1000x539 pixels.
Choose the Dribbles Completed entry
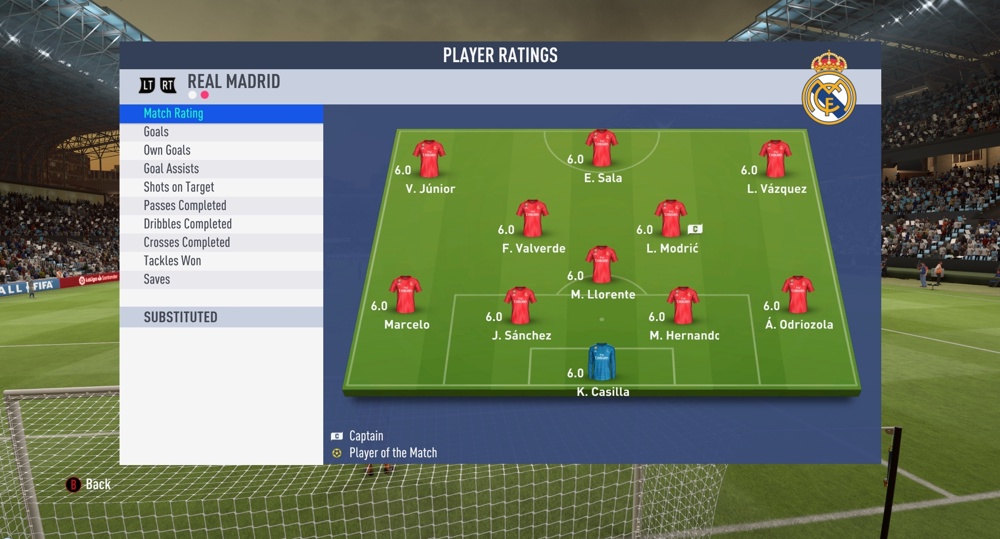click(220, 224)
